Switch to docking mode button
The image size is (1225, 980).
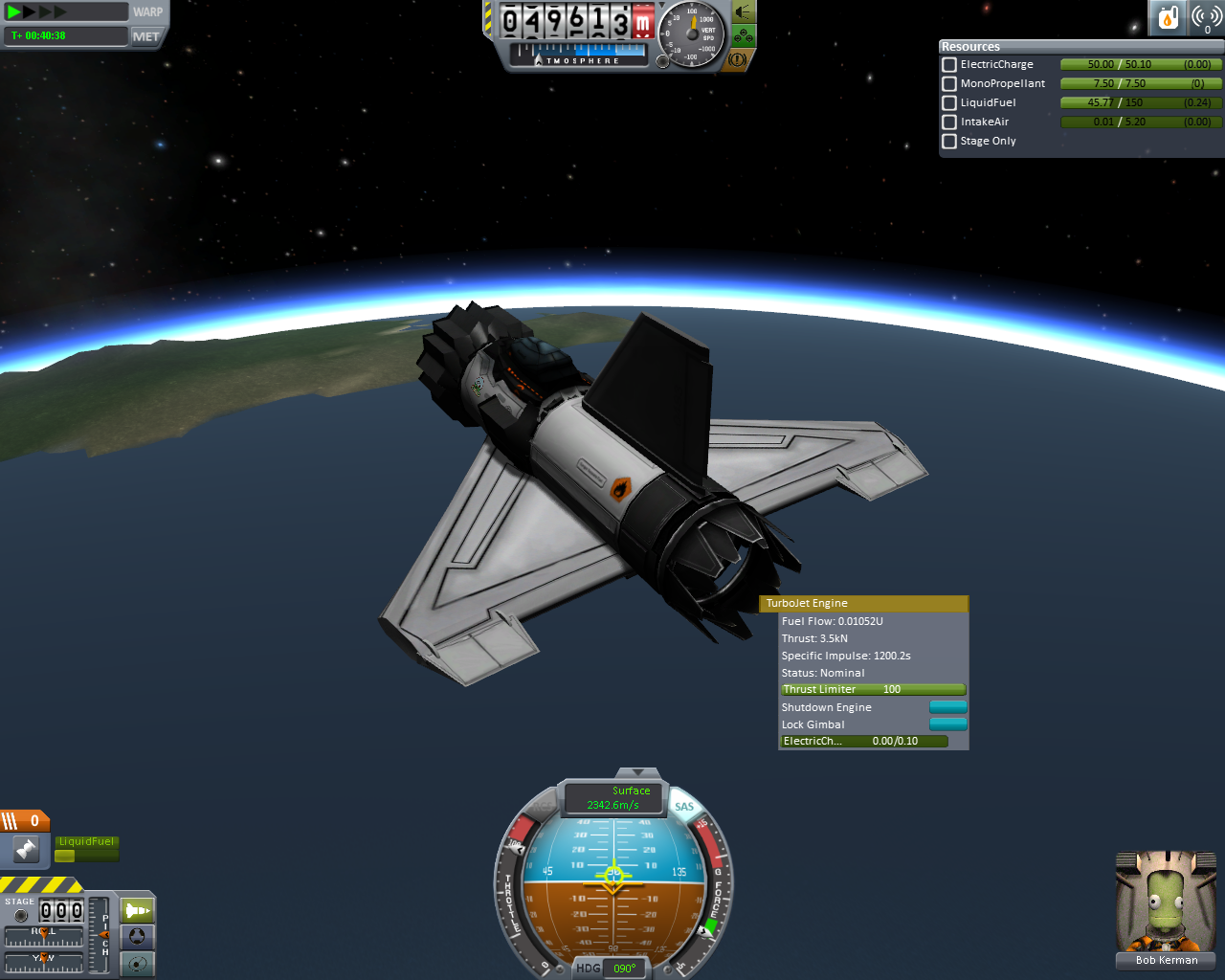point(137,937)
